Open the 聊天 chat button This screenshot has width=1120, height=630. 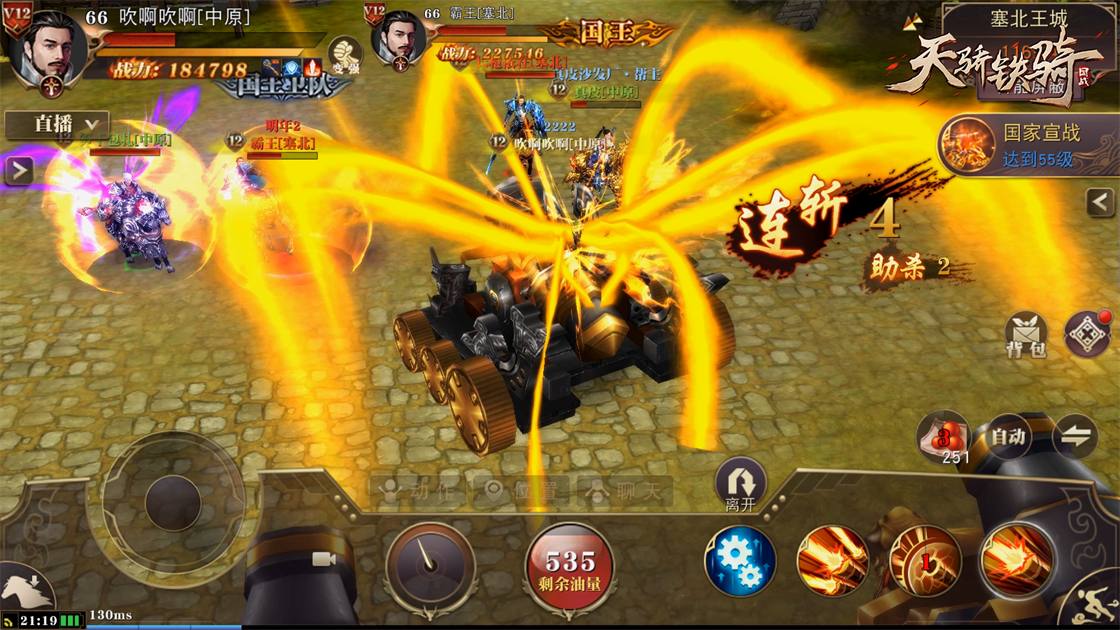coord(625,491)
